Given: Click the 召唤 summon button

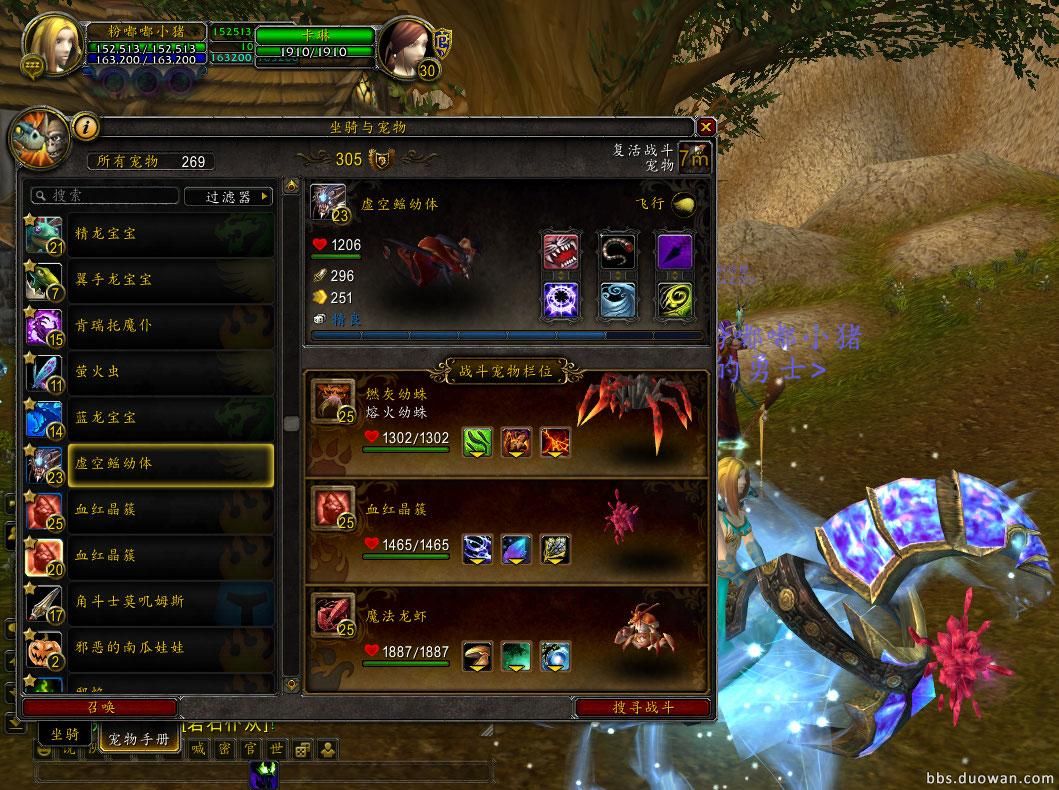Looking at the screenshot, I should [x=99, y=707].
